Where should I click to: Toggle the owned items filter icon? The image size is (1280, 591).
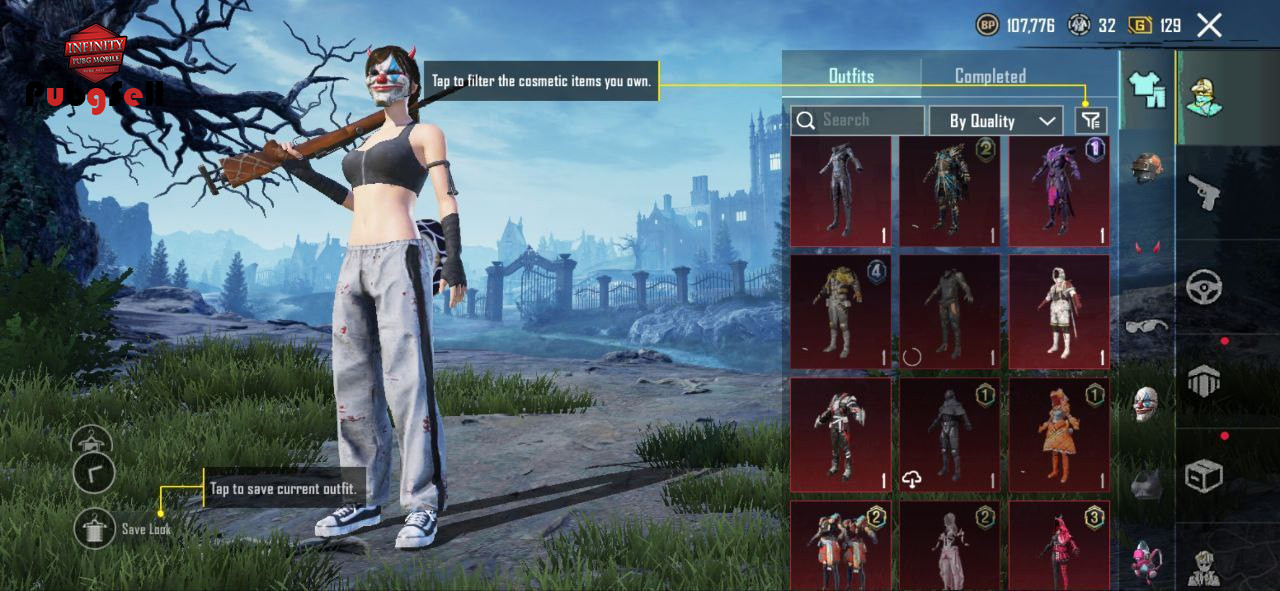(1090, 121)
